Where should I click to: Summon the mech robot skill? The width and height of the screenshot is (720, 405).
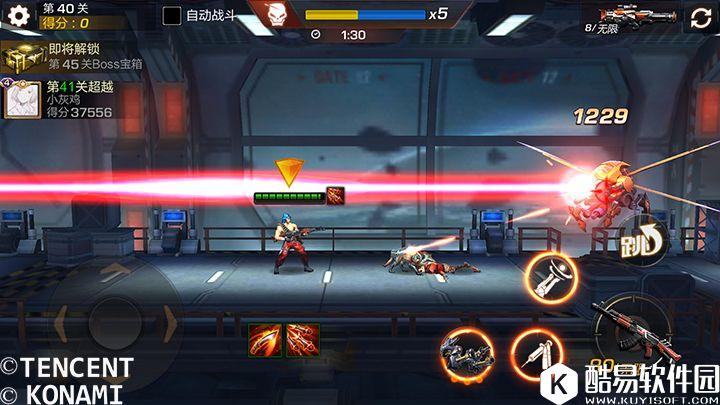(x=468, y=352)
